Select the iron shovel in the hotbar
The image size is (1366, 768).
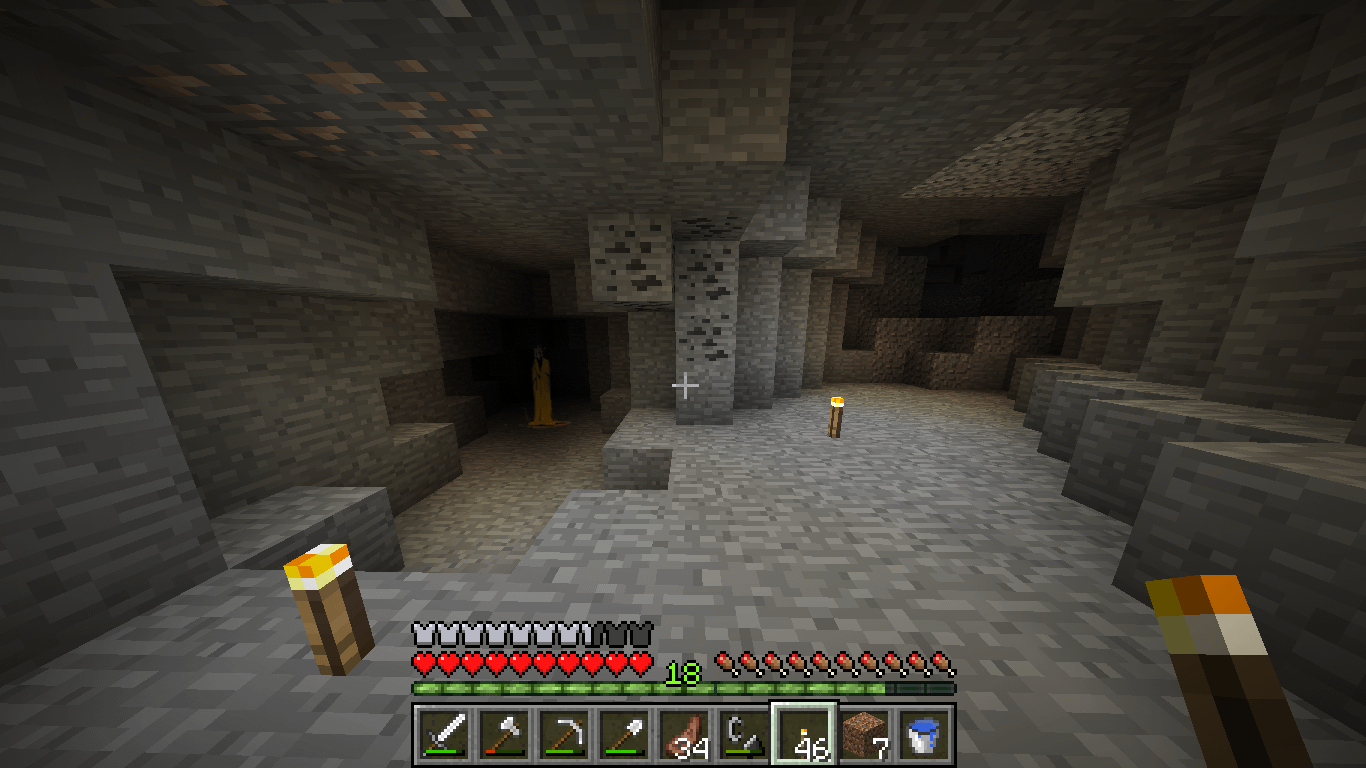click(624, 735)
